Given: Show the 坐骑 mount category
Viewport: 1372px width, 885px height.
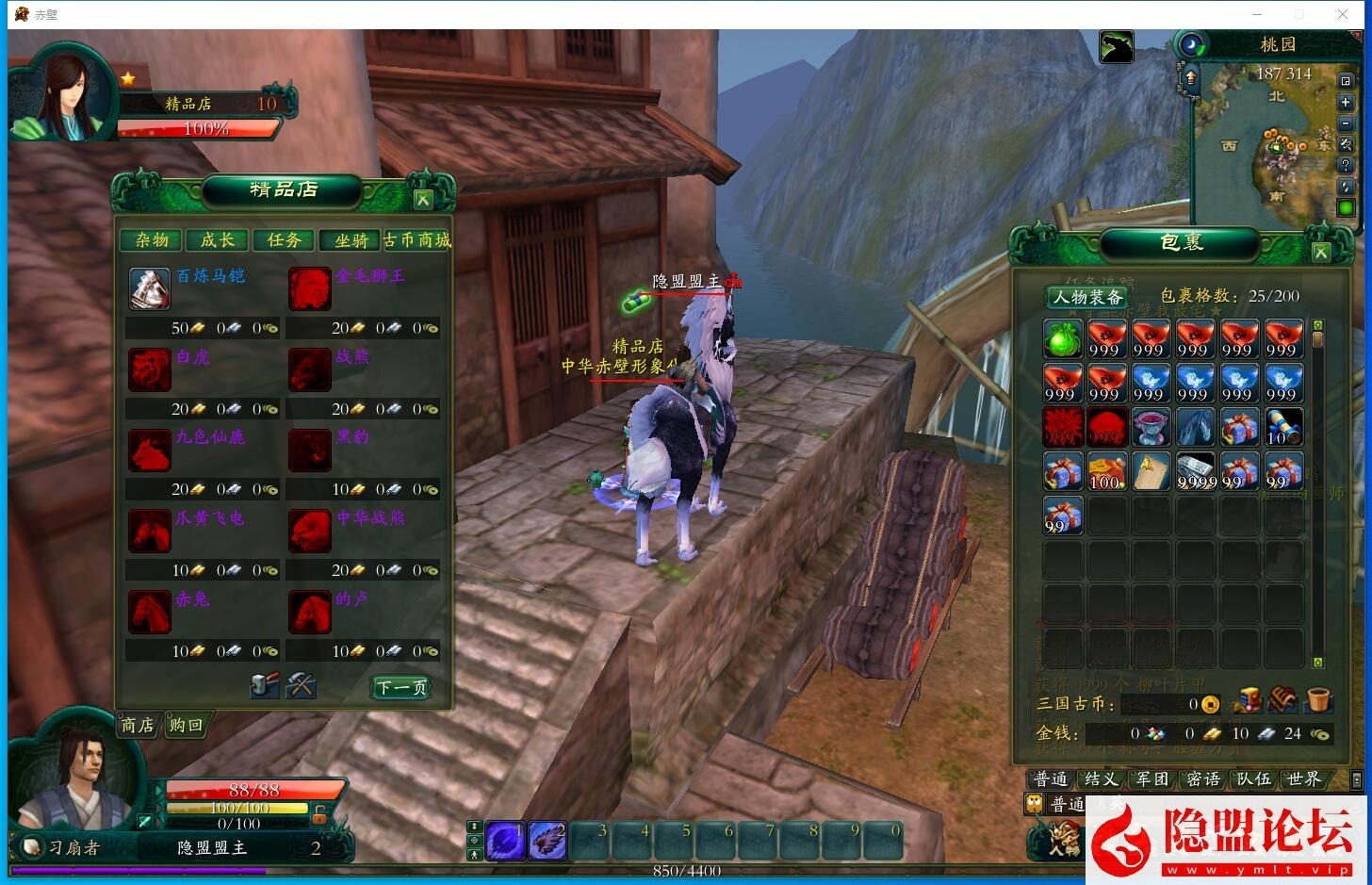Looking at the screenshot, I should pyautogui.click(x=351, y=240).
